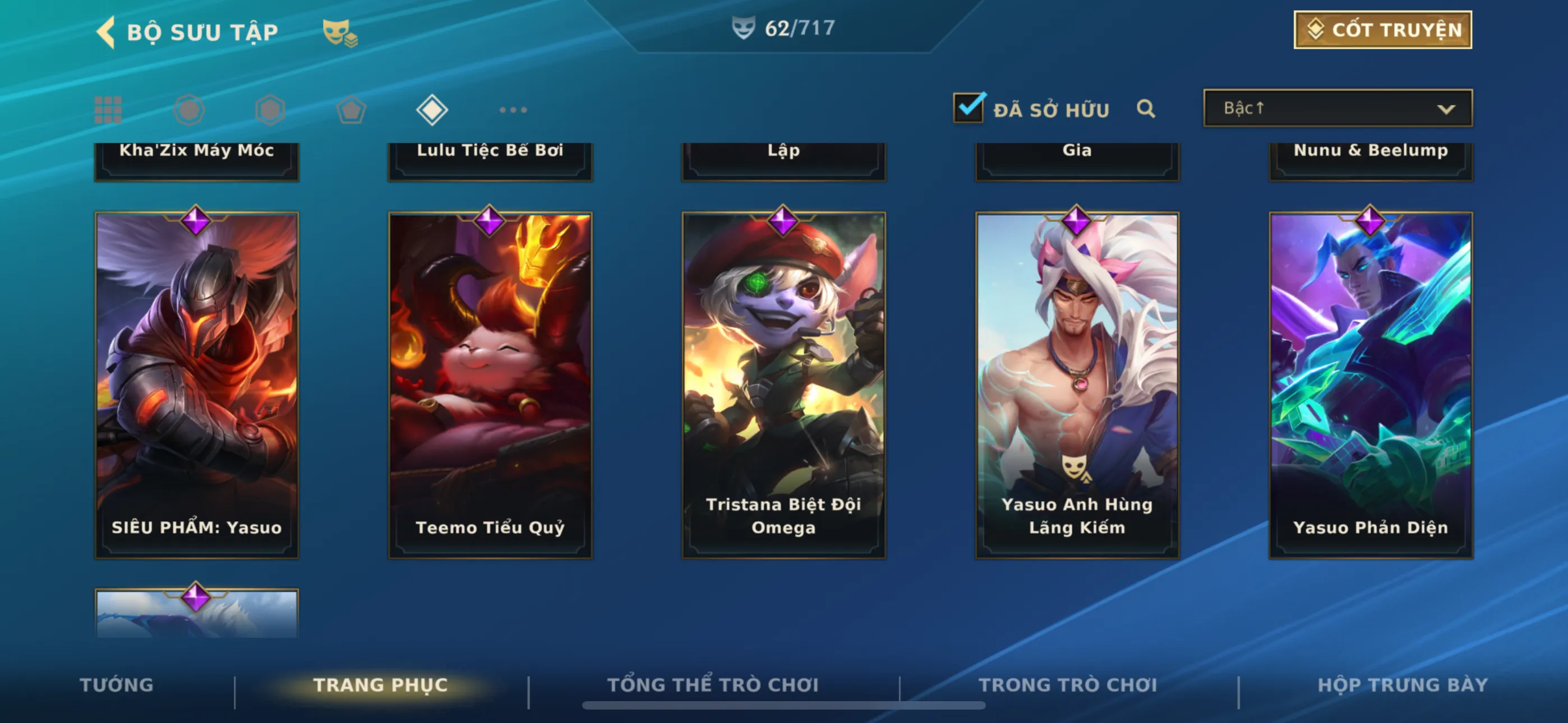This screenshot has width=1568, height=723.
Task: Choose the diamond rarity filter
Action: coord(432,110)
